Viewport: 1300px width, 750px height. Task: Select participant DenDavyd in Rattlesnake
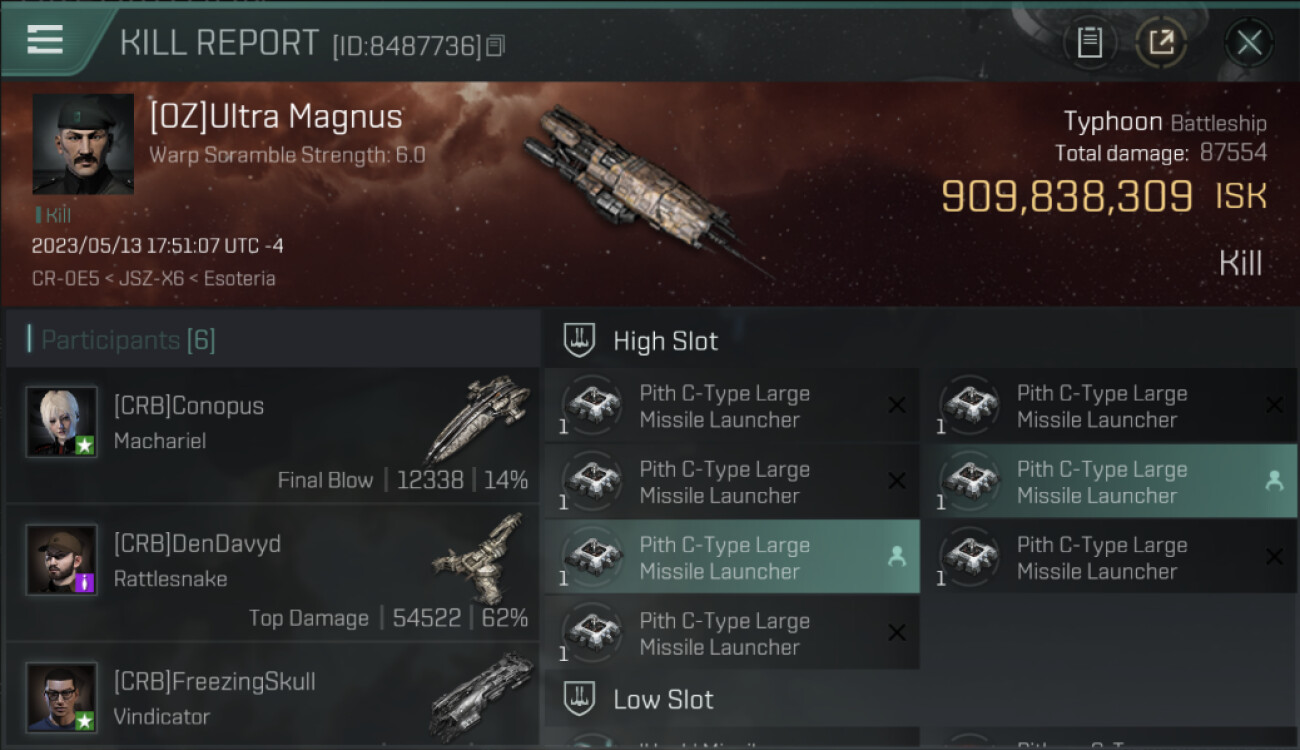pyautogui.click(x=272, y=573)
